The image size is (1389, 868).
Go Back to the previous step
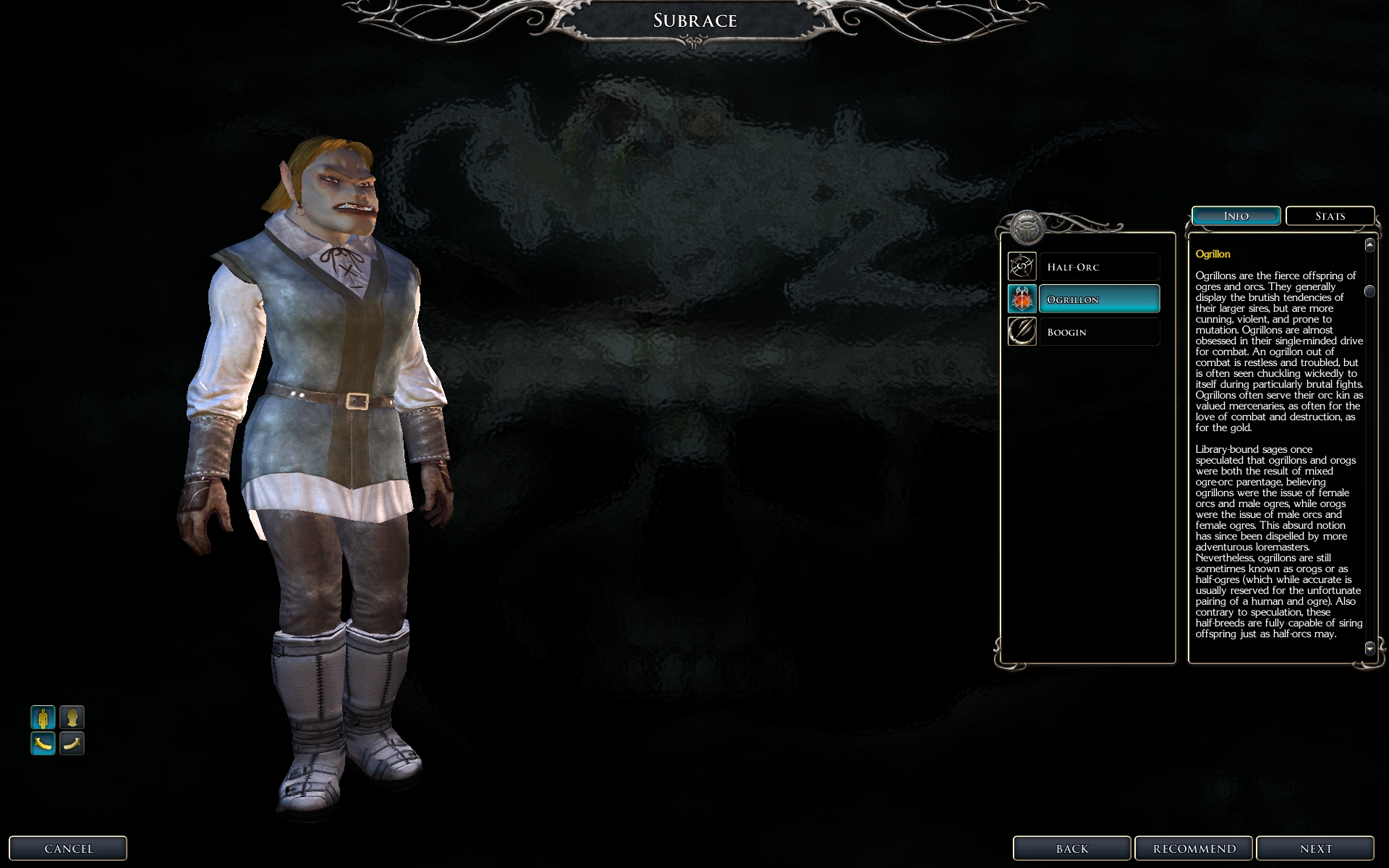1071,848
